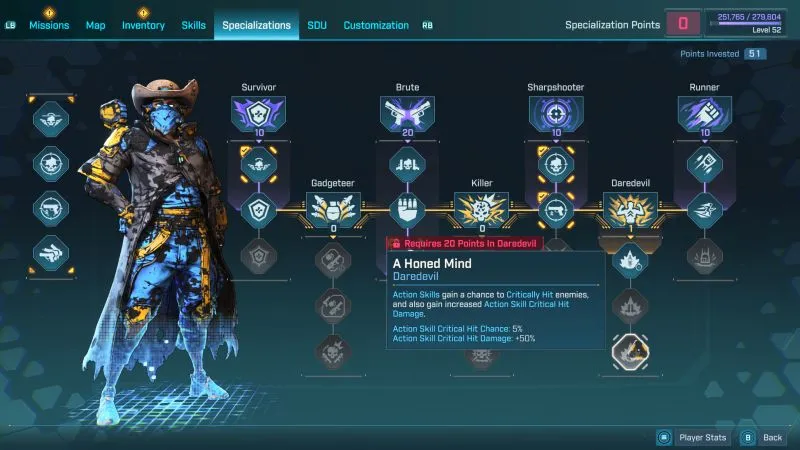Choose the Killer skull specialization icon

tap(481, 210)
